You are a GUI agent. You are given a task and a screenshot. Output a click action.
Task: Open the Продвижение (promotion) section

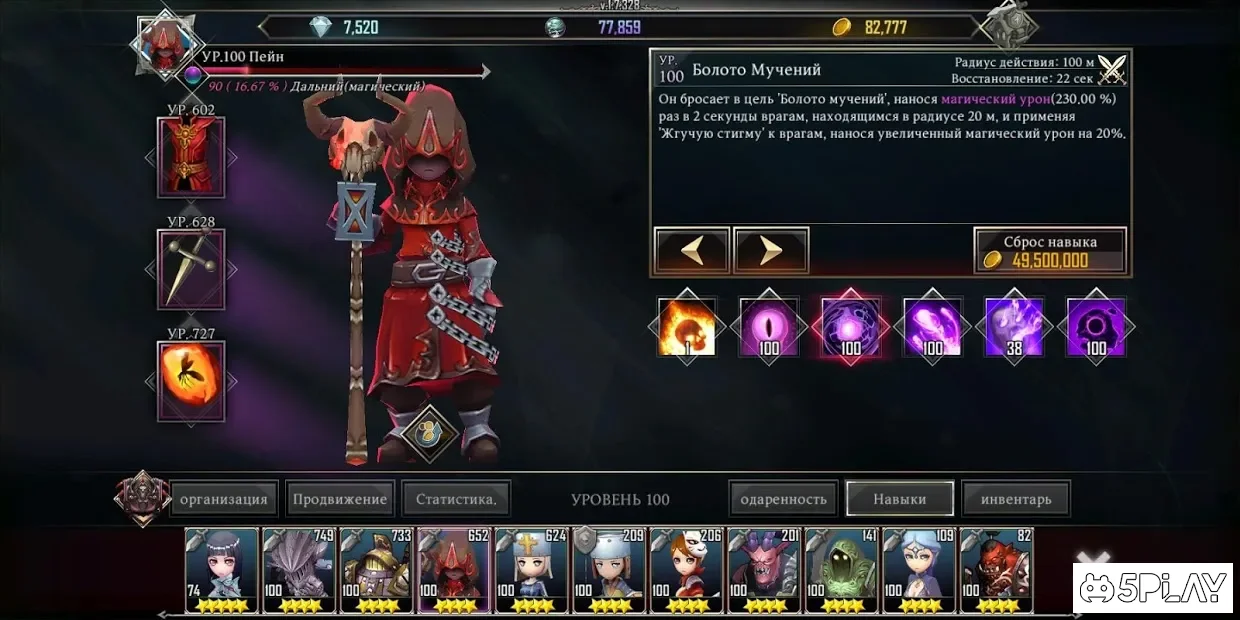click(x=339, y=499)
